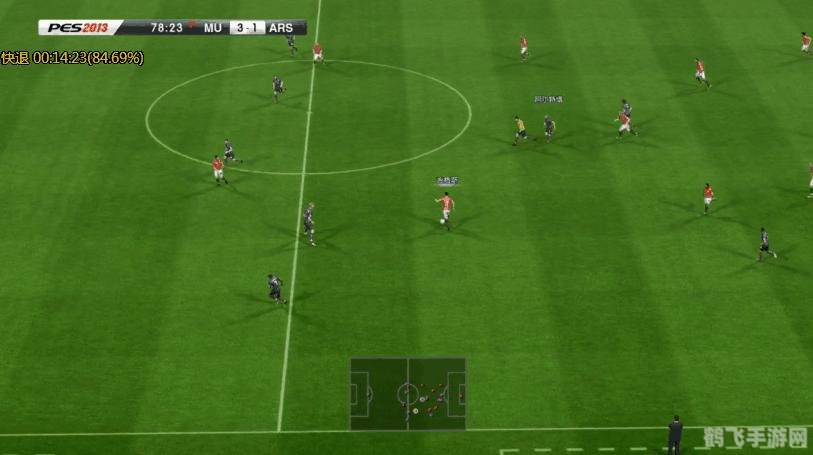
Task: Click the pitch radar minimap
Action: point(407,393)
